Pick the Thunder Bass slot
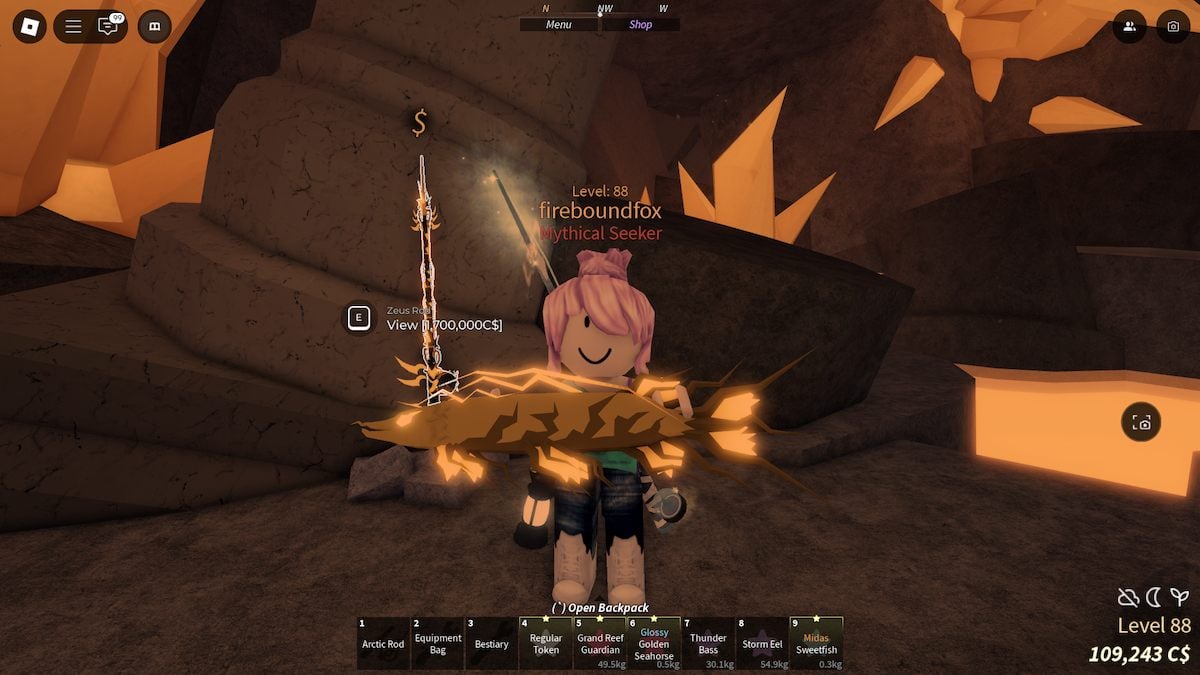This screenshot has height=675, width=1200. pyautogui.click(x=708, y=643)
